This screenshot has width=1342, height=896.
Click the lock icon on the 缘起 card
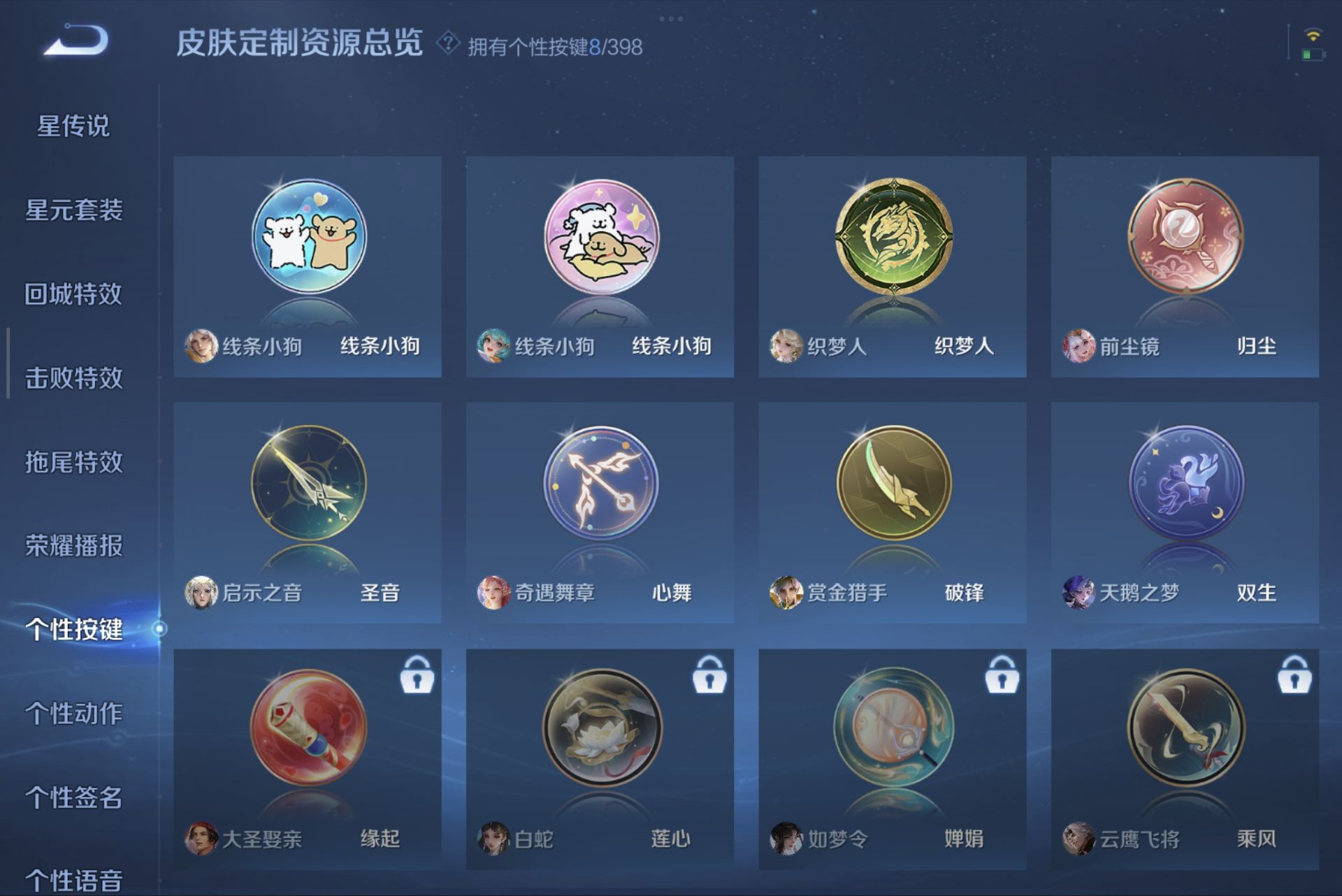point(417,677)
